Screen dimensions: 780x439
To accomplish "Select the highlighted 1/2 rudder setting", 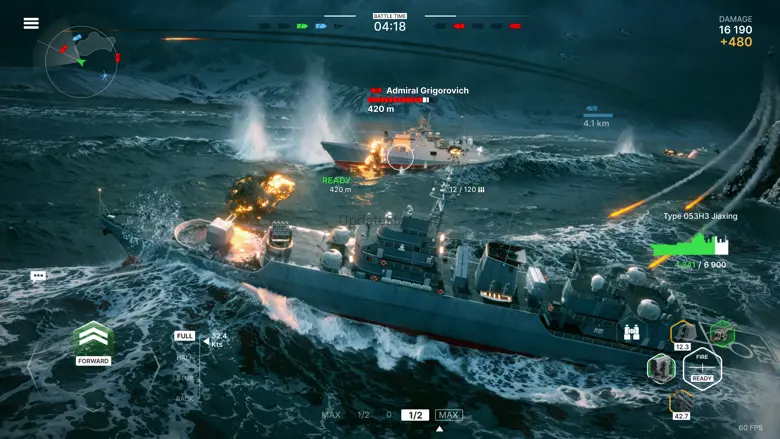I will (x=415, y=415).
